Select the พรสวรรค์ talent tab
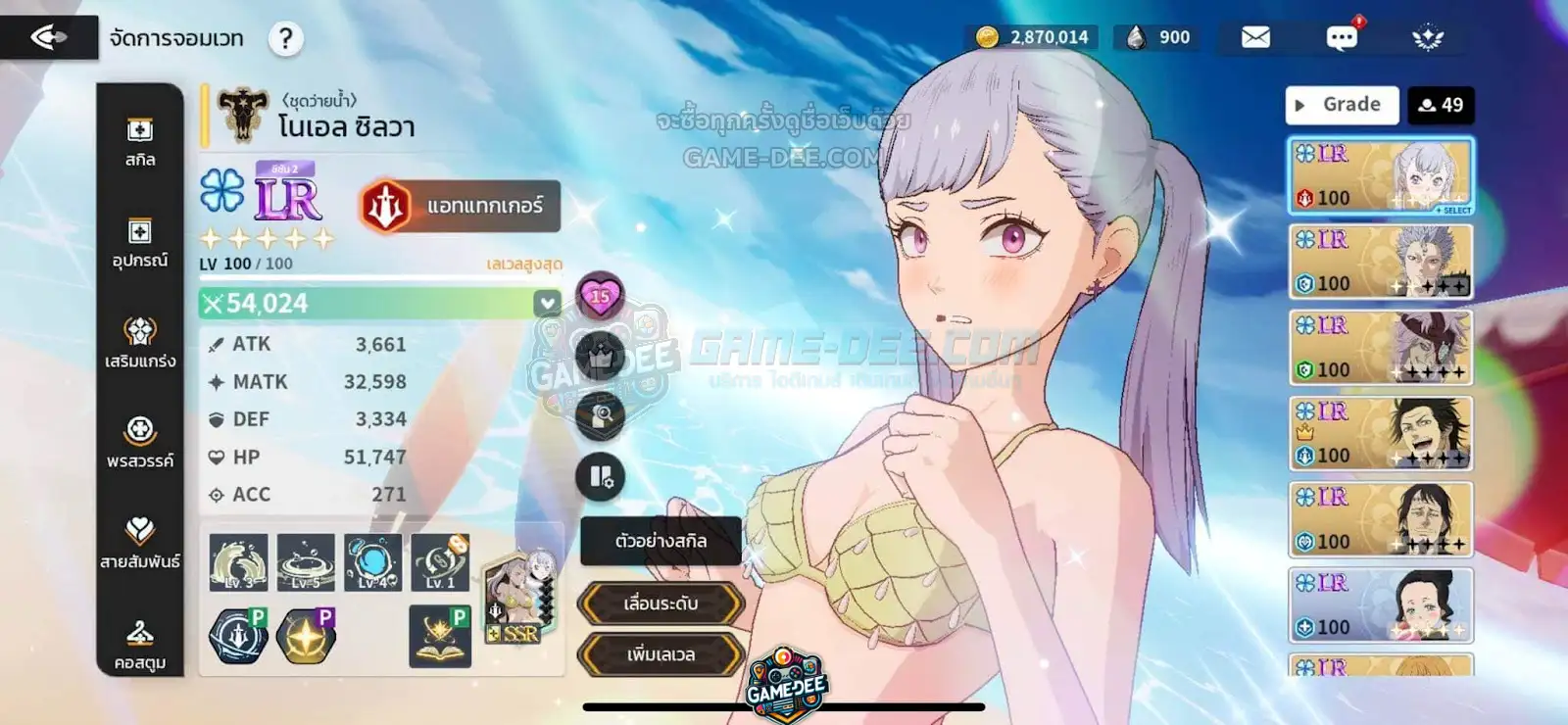The width and height of the screenshot is (1568, 725). click(x=140, y=443)
